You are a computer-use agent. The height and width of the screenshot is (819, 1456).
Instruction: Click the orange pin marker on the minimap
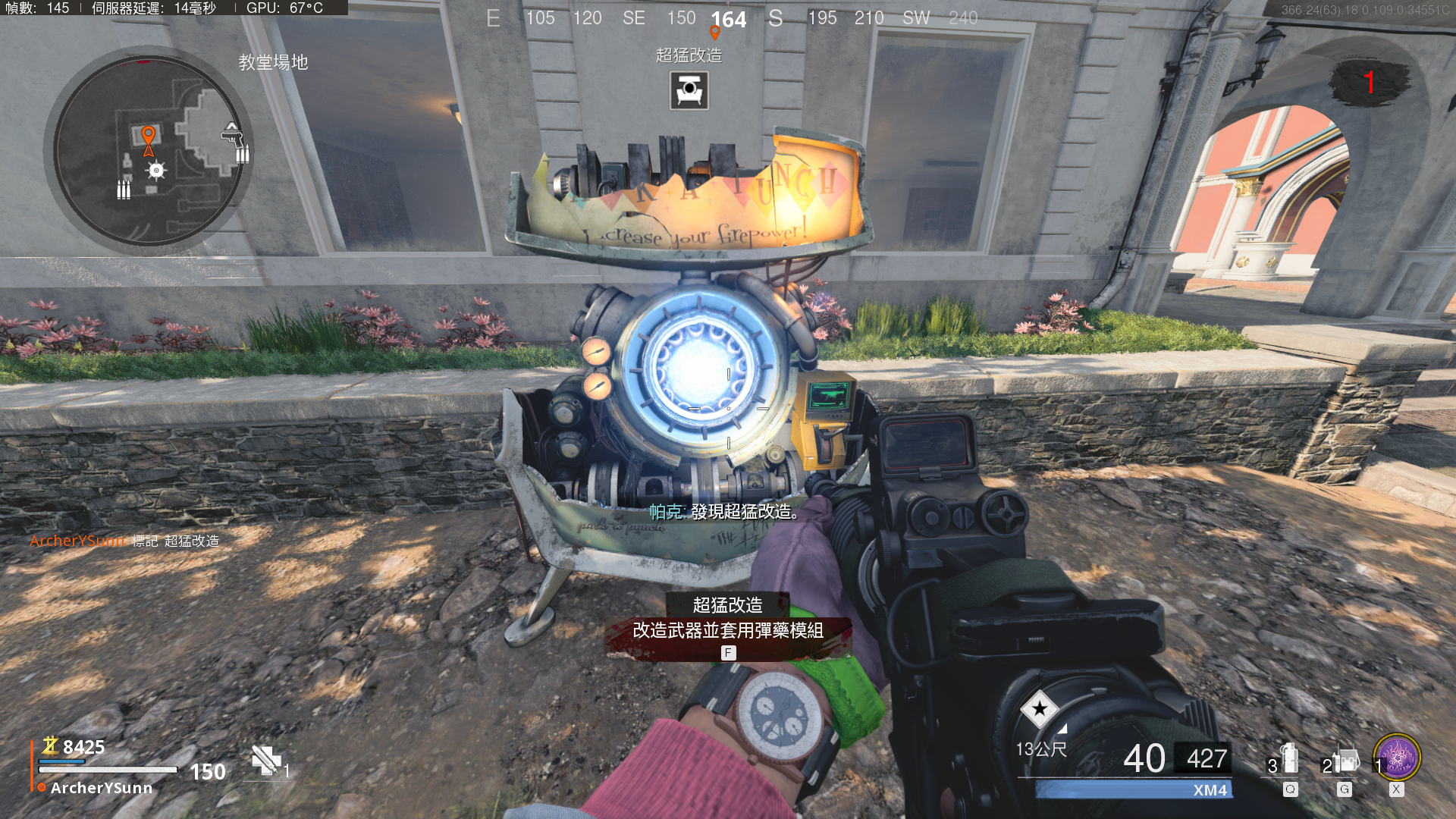click(x=149, y=137)
